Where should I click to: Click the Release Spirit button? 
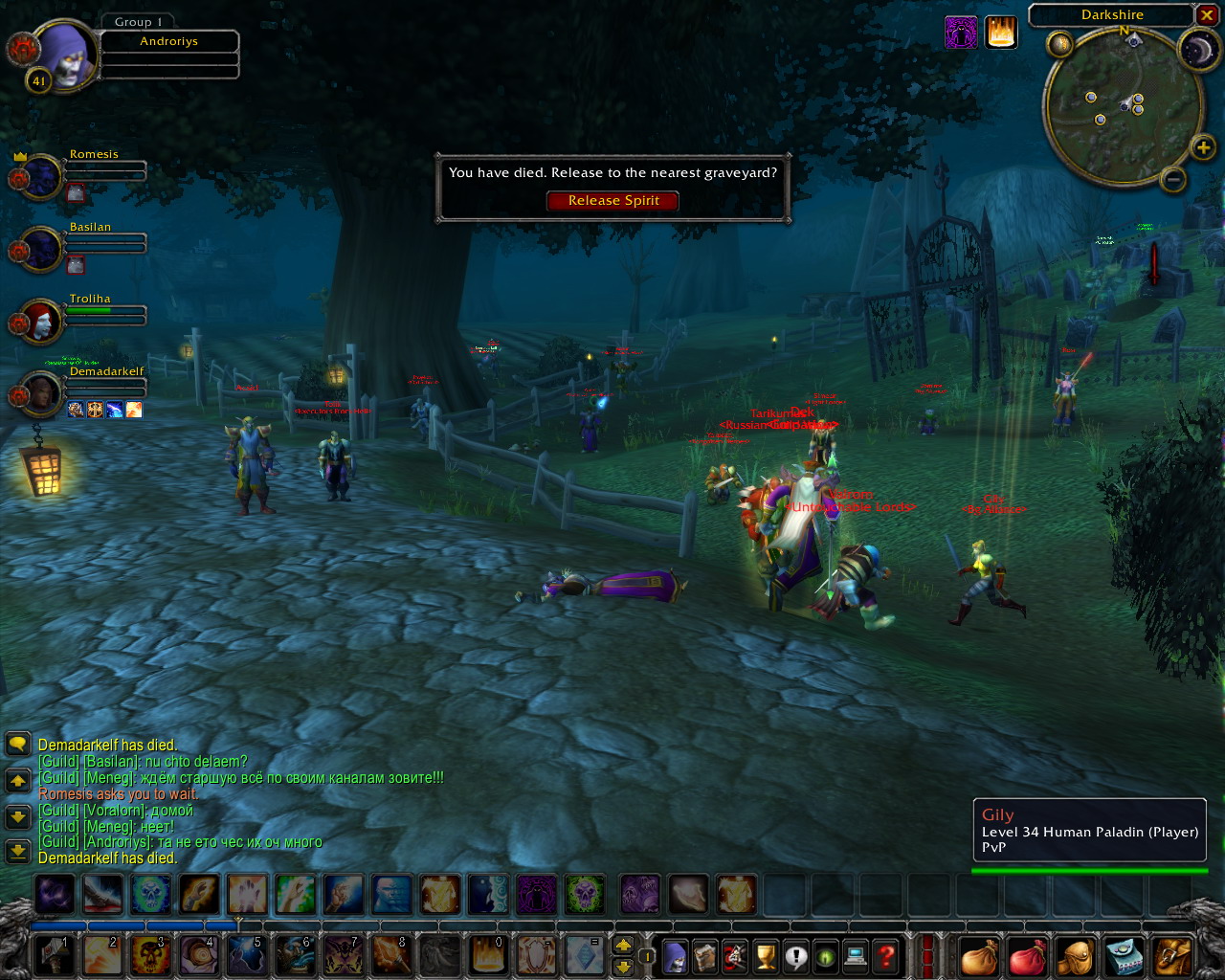tap(612, 201)
